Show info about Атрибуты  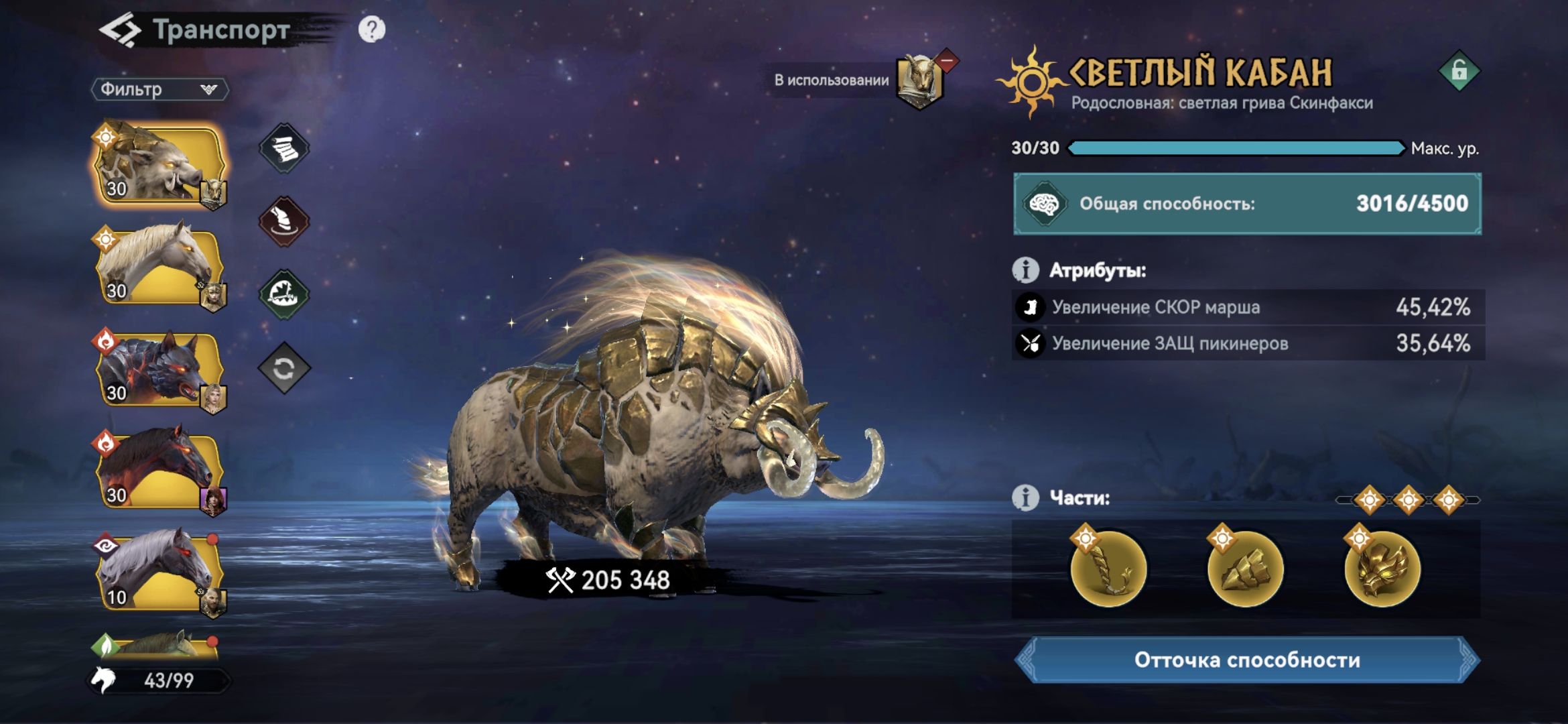1025,270
